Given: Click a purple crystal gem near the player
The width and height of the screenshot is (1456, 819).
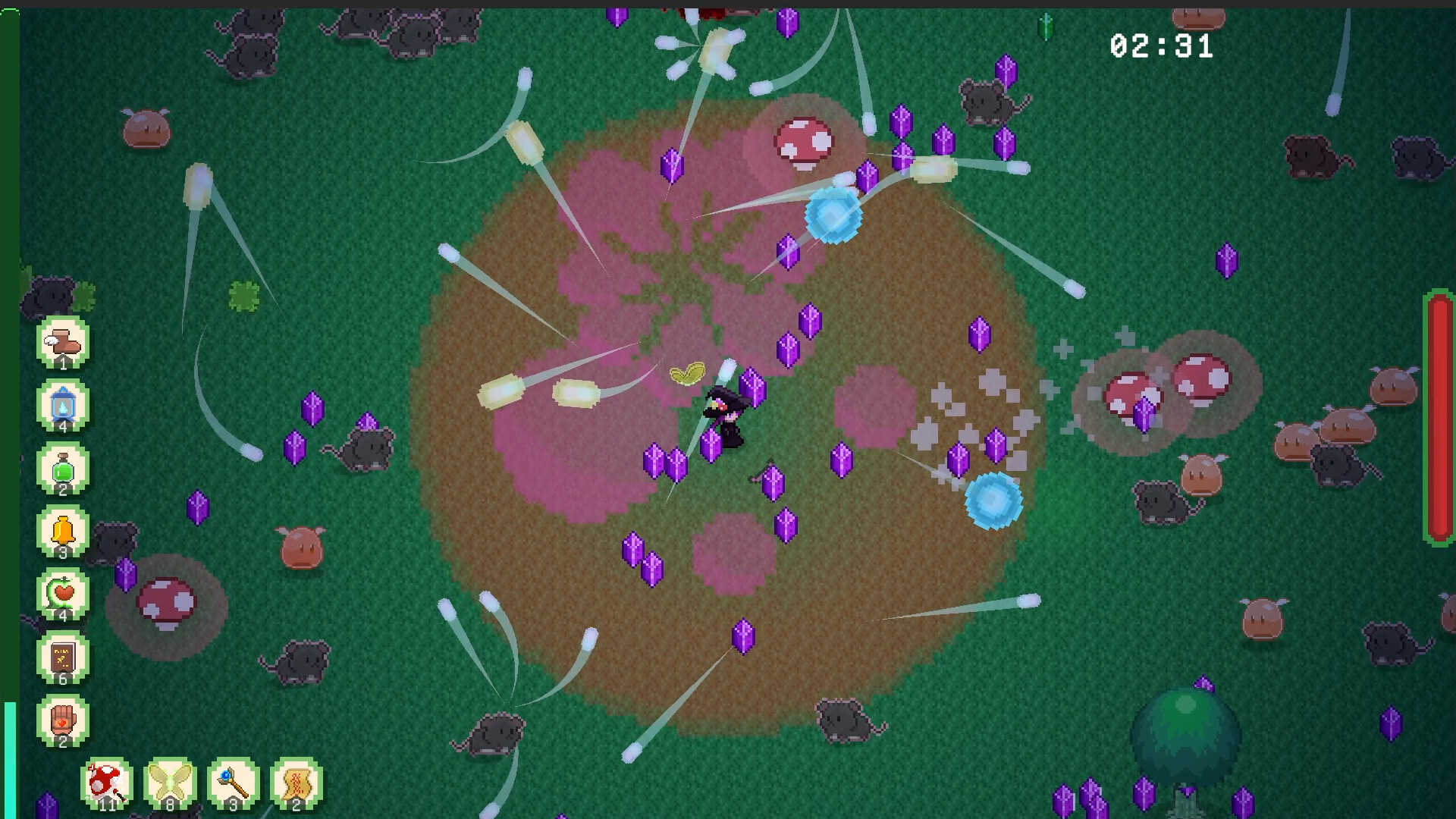Looking at the screenshot, I should tap(752, 390).
